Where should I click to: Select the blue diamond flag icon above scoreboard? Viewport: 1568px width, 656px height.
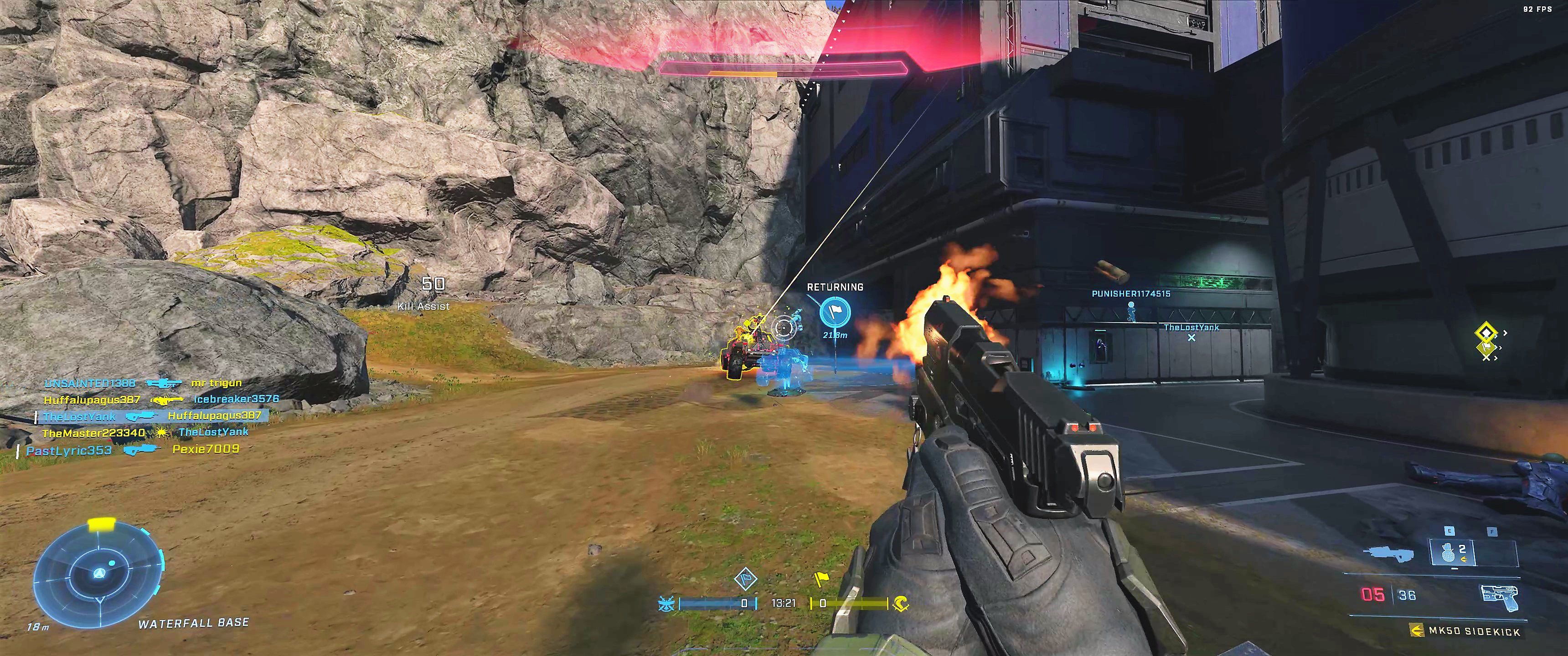pyautogui.click(x=745, y=579)
